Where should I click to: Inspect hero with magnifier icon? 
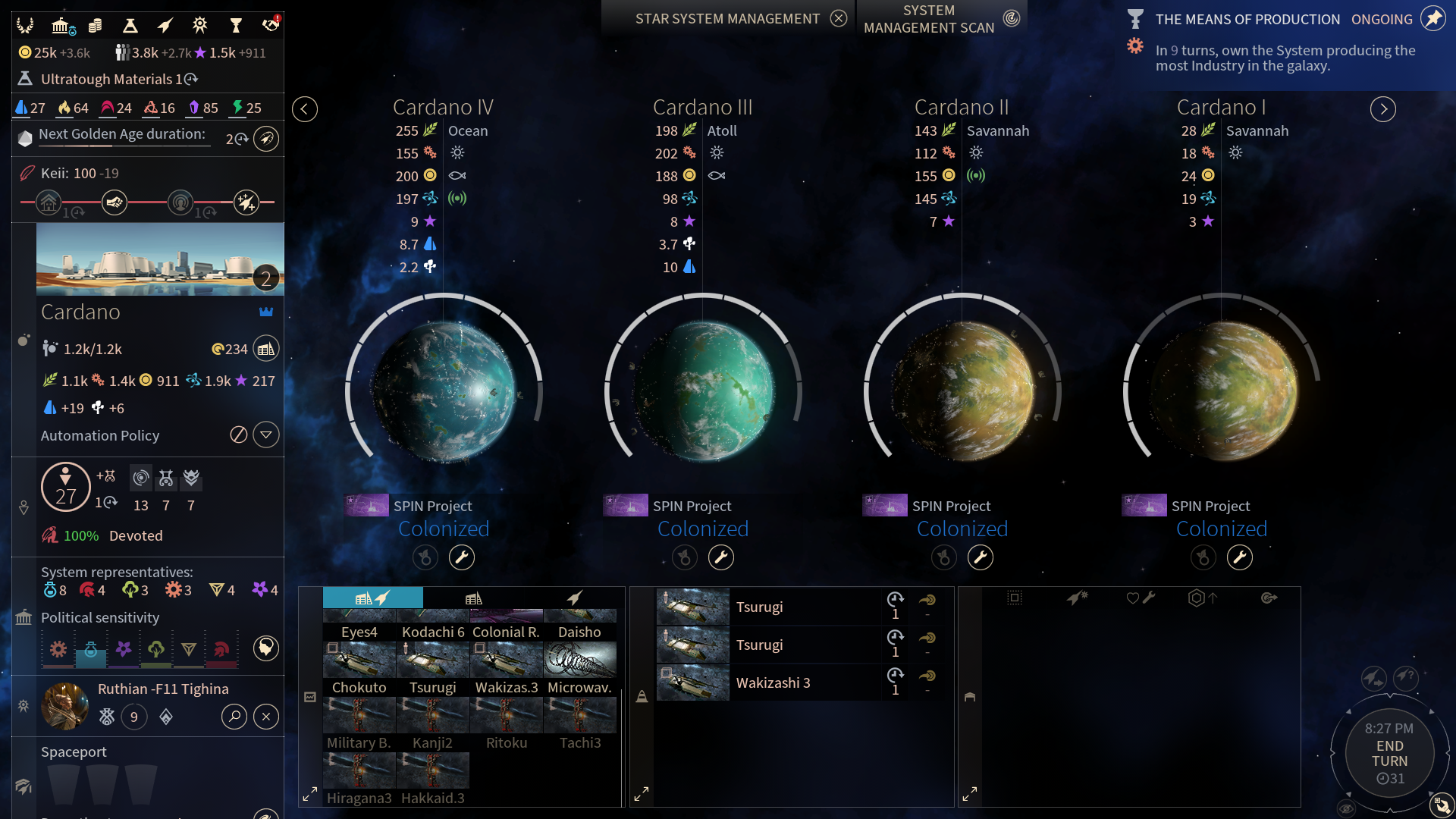pyautogui.click(x=234, y=717)
